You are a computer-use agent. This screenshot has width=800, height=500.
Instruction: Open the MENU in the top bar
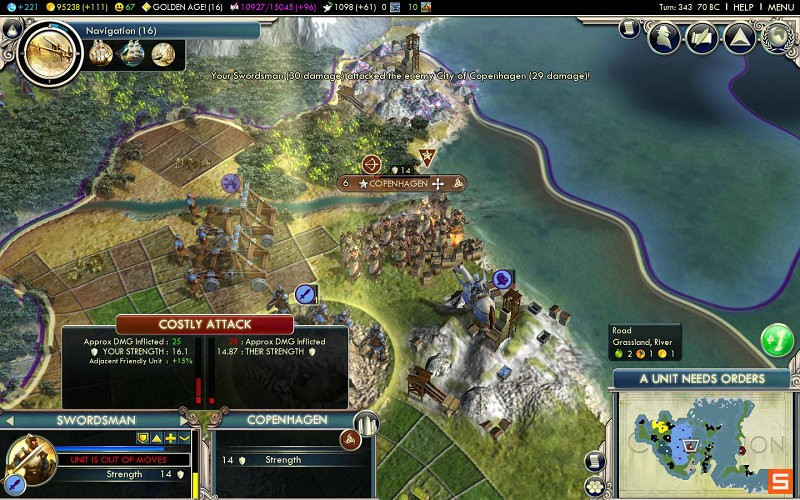[780, 7]
